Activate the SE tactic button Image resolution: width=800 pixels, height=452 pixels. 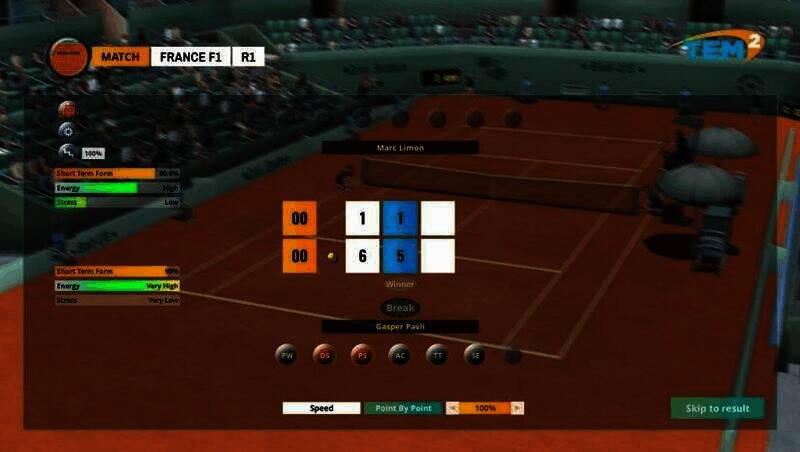click(x=474, y=354)
